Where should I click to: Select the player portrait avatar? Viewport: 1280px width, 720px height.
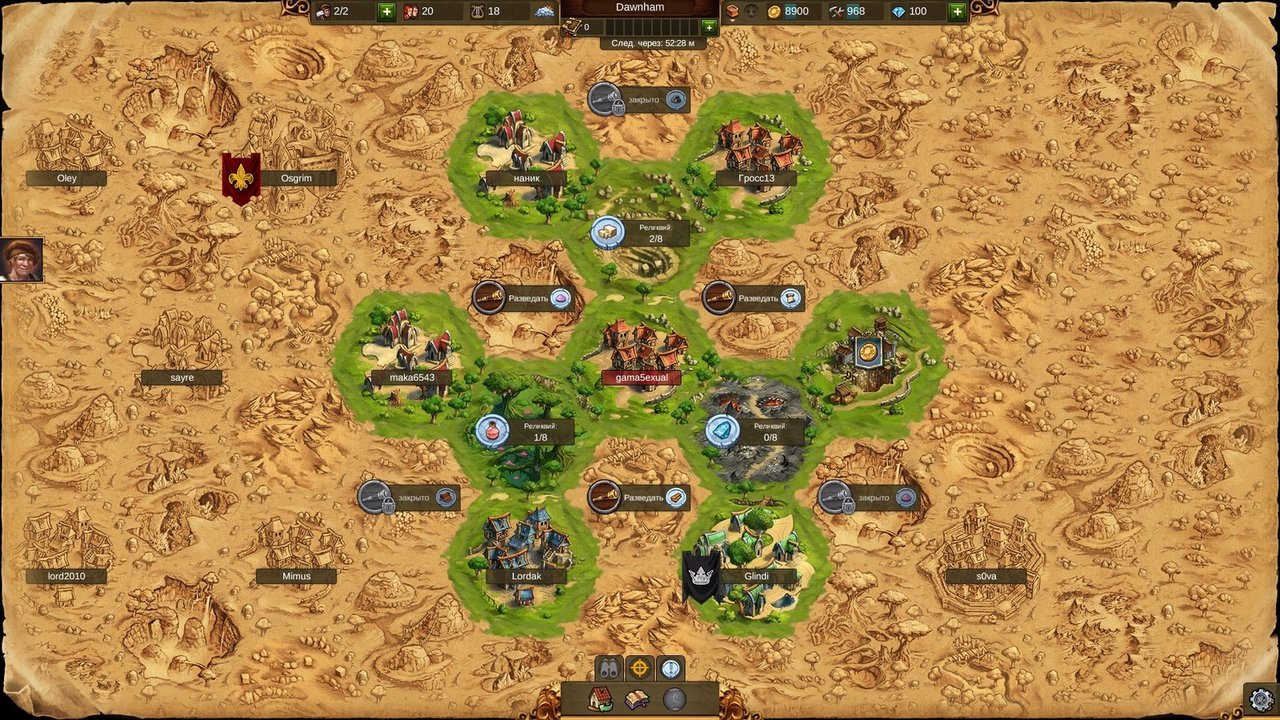pos(21,260)
